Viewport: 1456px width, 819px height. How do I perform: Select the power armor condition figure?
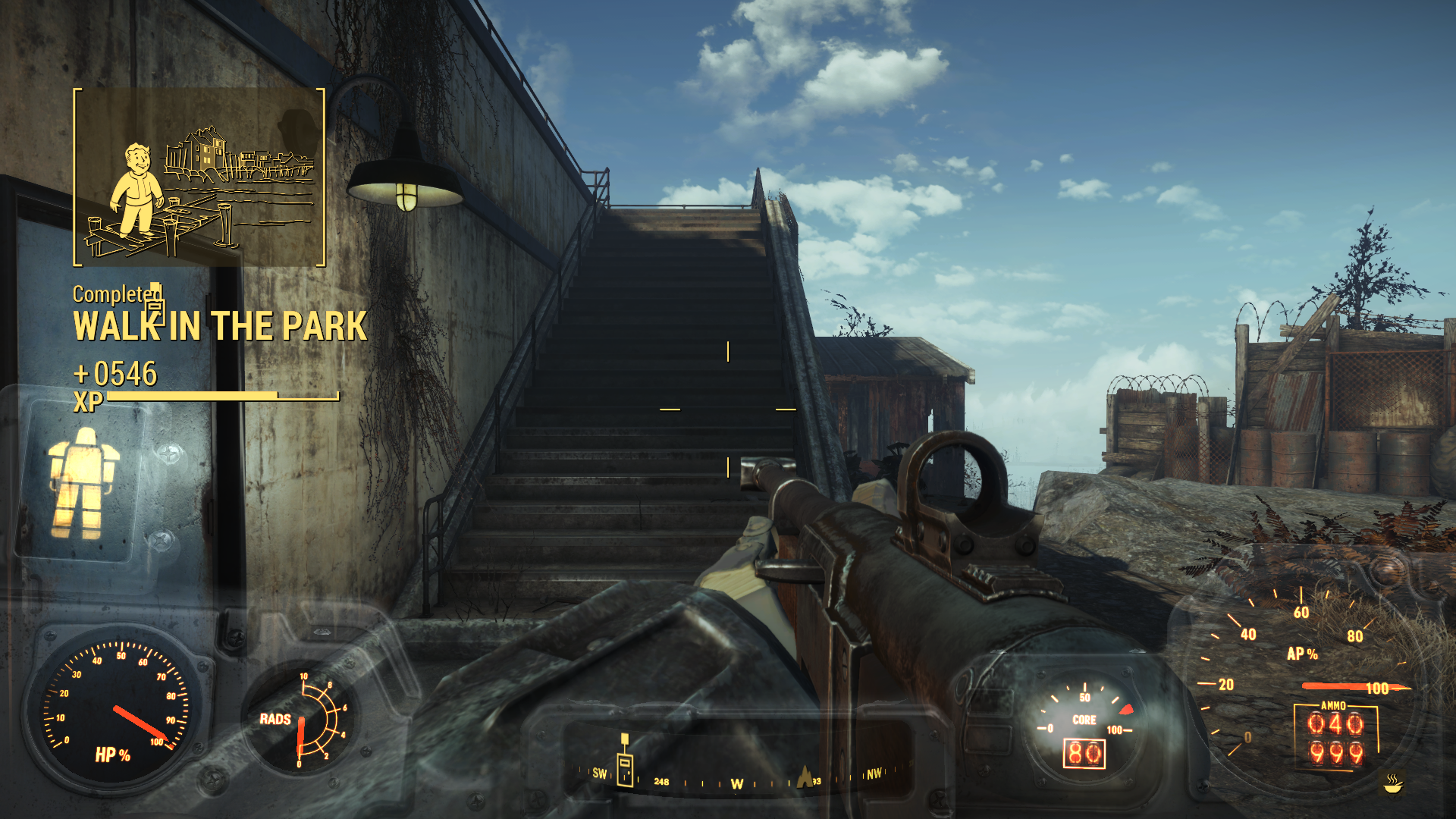[x=82, y=483]
